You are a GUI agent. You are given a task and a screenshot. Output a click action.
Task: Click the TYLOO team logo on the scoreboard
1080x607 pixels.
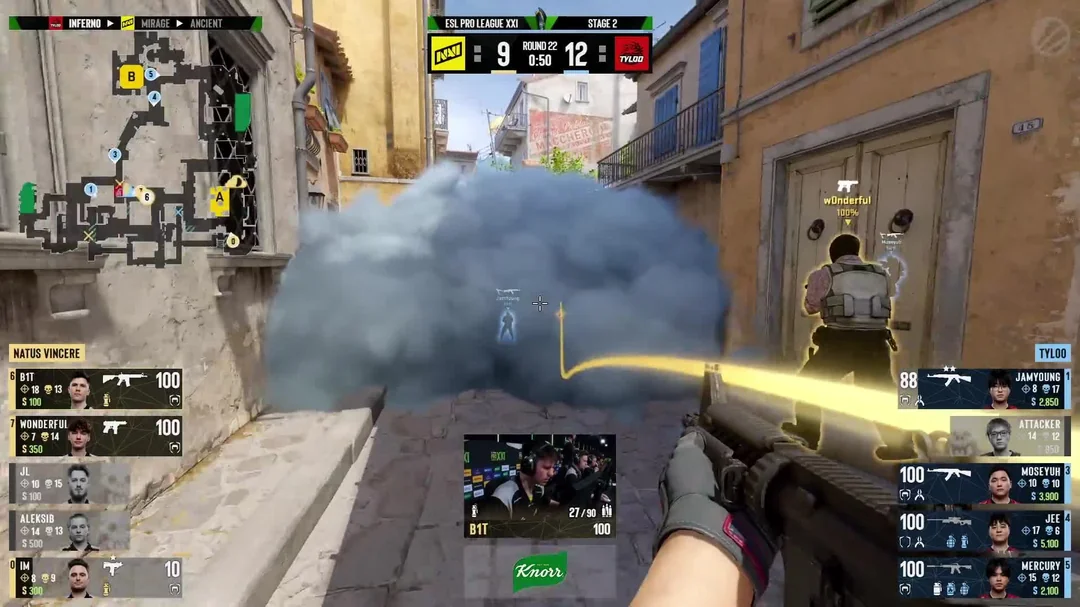point(631,54)
